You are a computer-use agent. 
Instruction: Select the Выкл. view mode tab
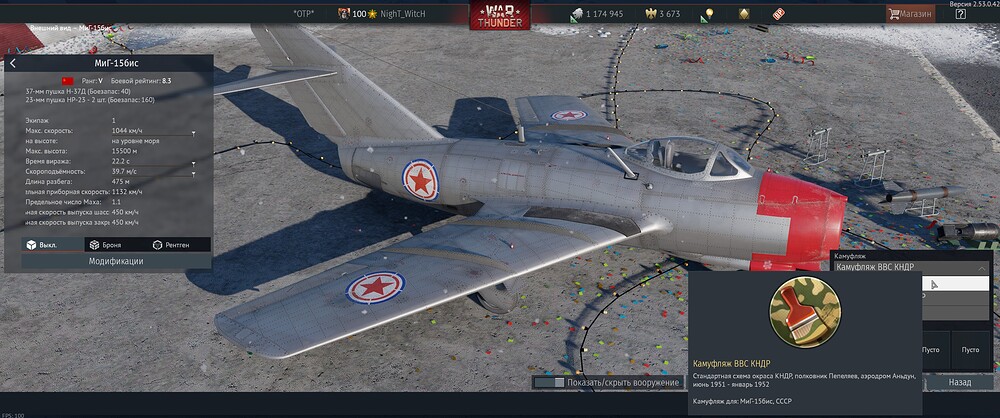pos(42,245)
